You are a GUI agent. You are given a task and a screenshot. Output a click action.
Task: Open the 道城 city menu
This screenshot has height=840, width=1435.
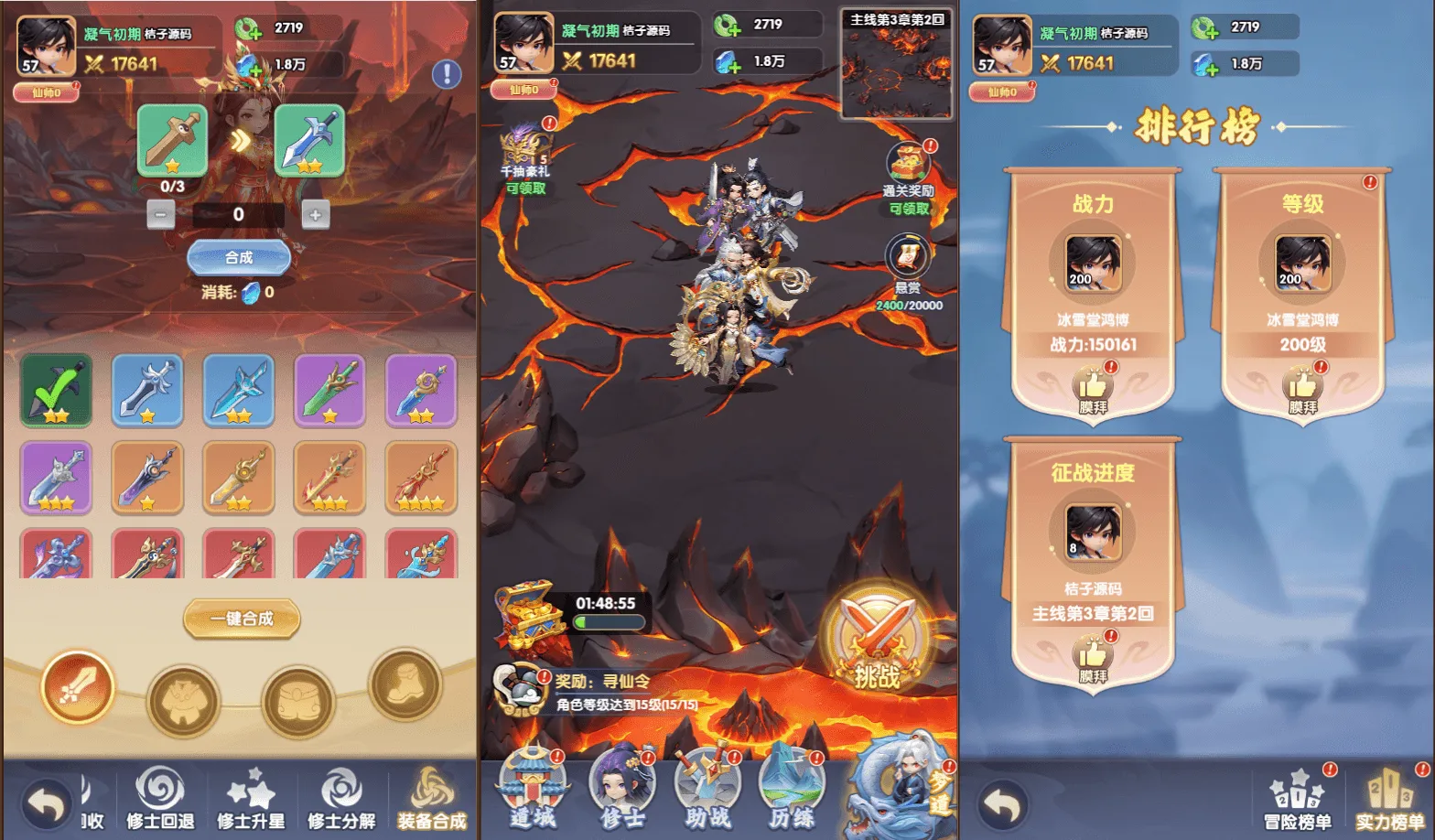533,789
